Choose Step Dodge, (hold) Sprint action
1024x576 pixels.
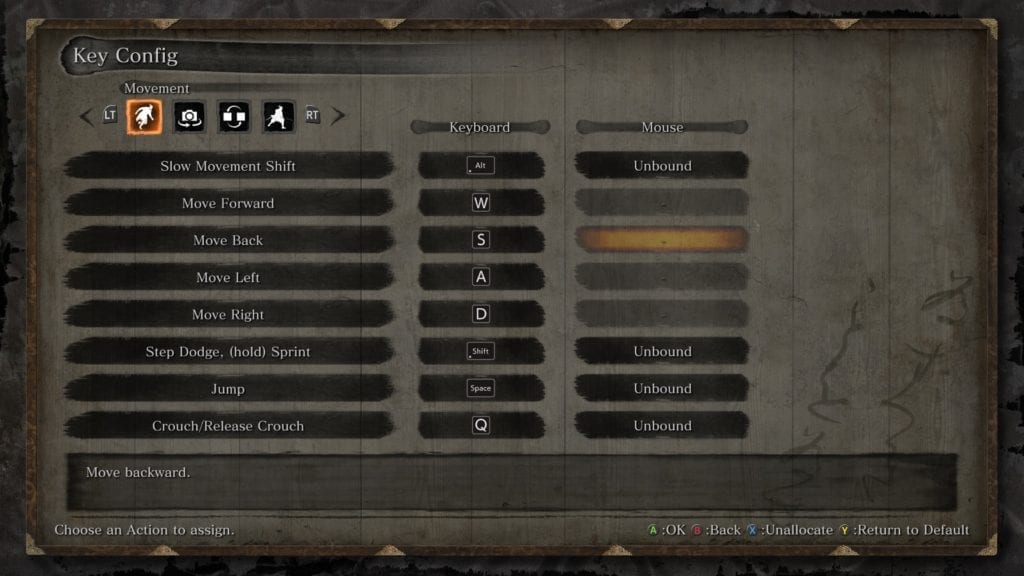228,352
